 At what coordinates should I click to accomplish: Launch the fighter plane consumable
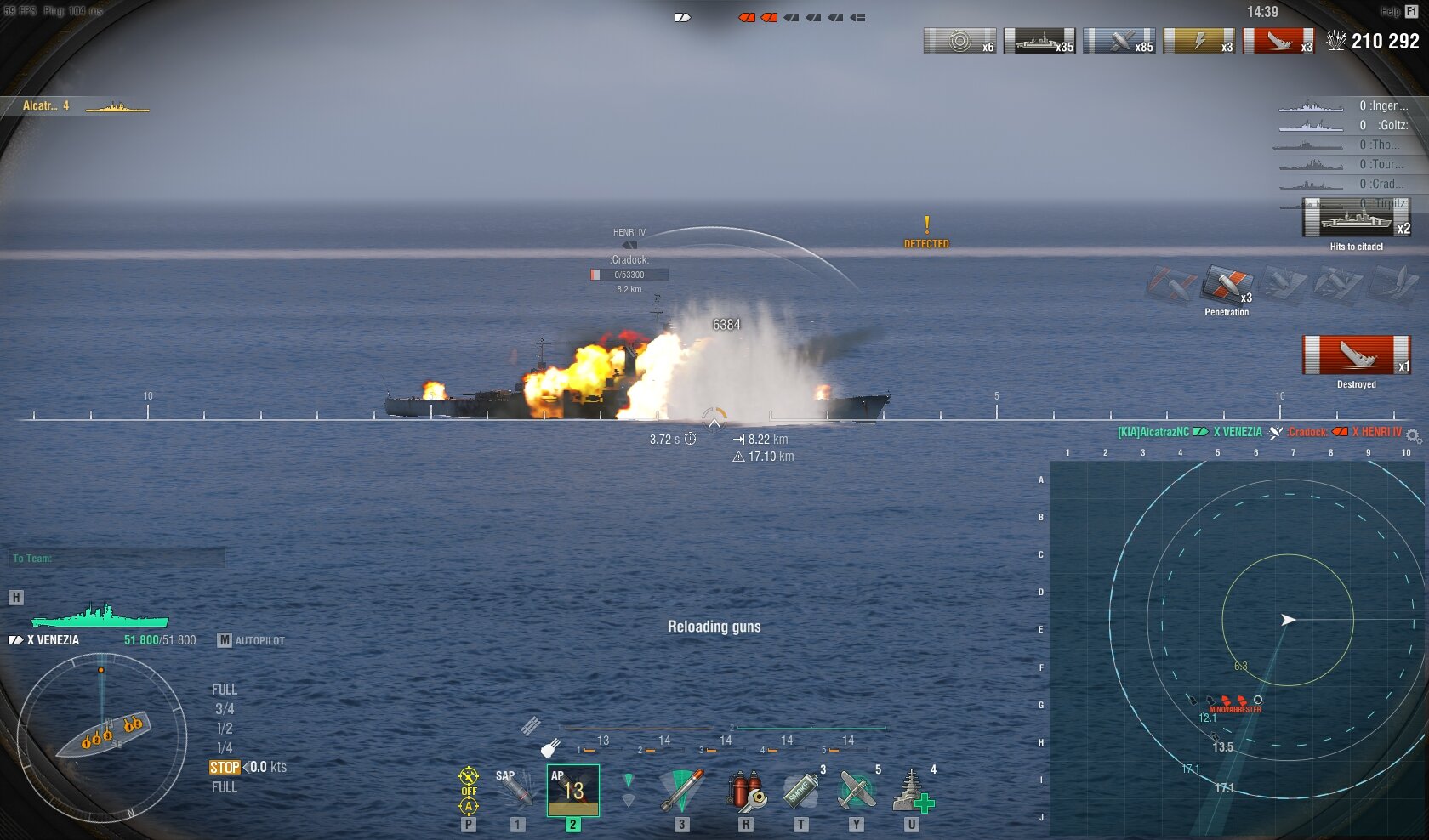click(x=857, y=791)
